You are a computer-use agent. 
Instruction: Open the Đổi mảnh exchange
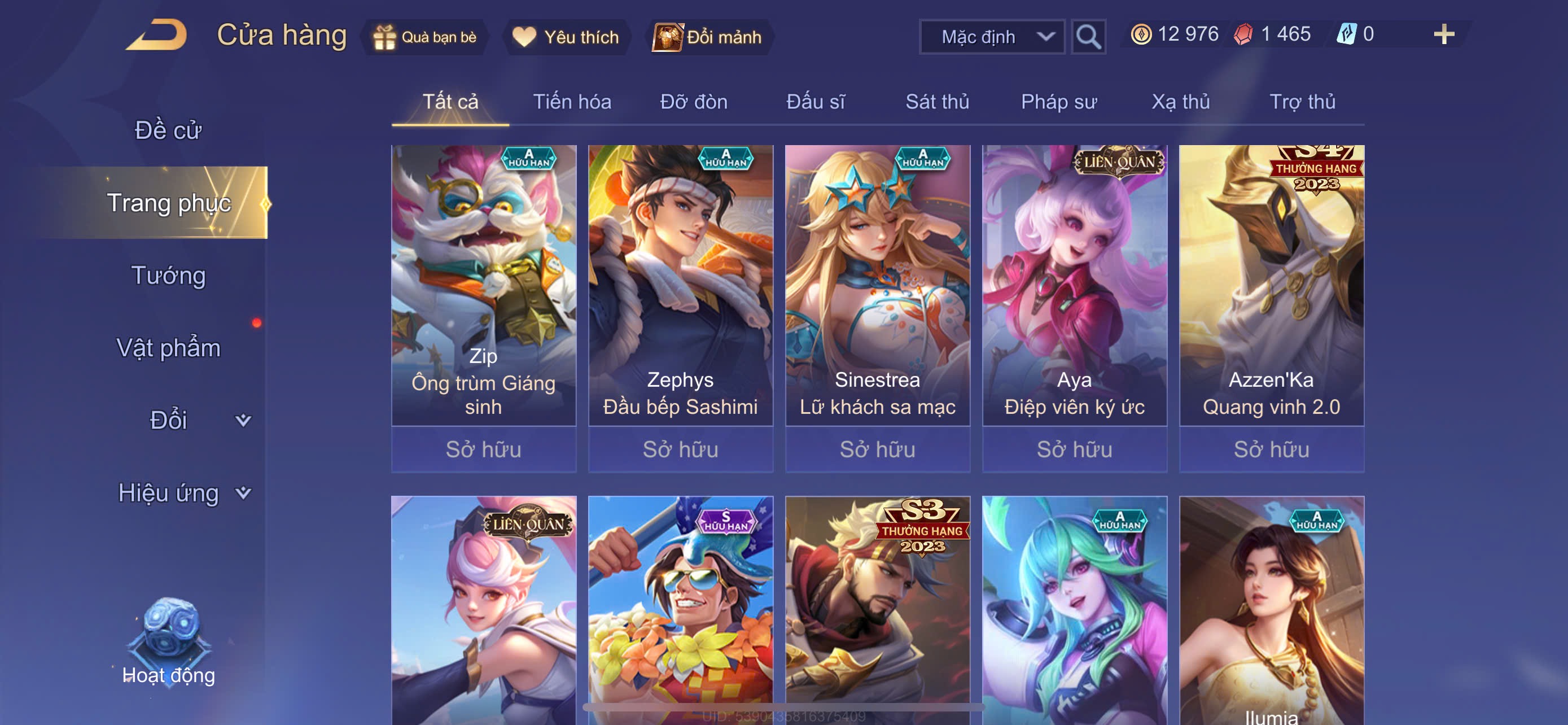[x=708, y=37]
